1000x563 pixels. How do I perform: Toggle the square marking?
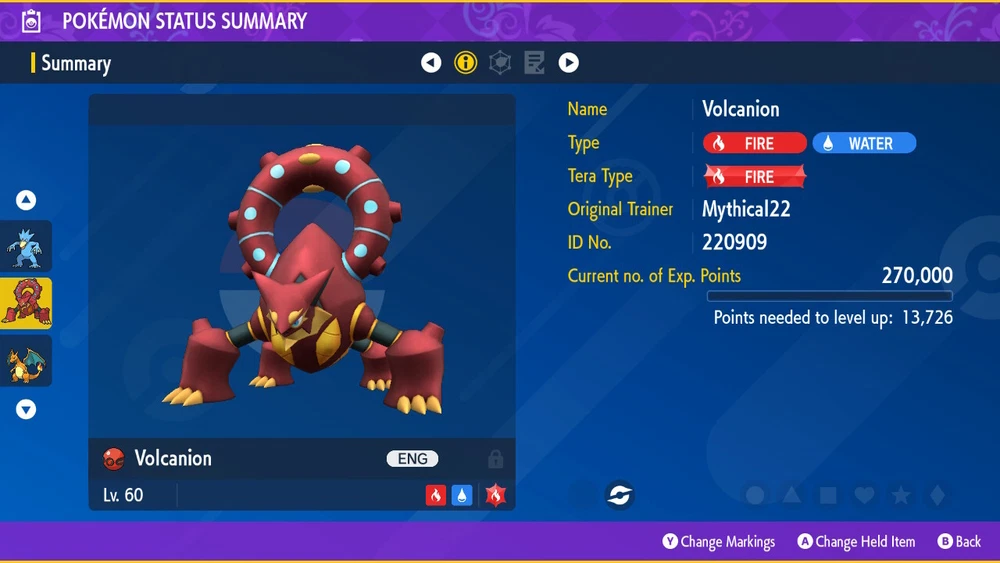pos(828,495)
